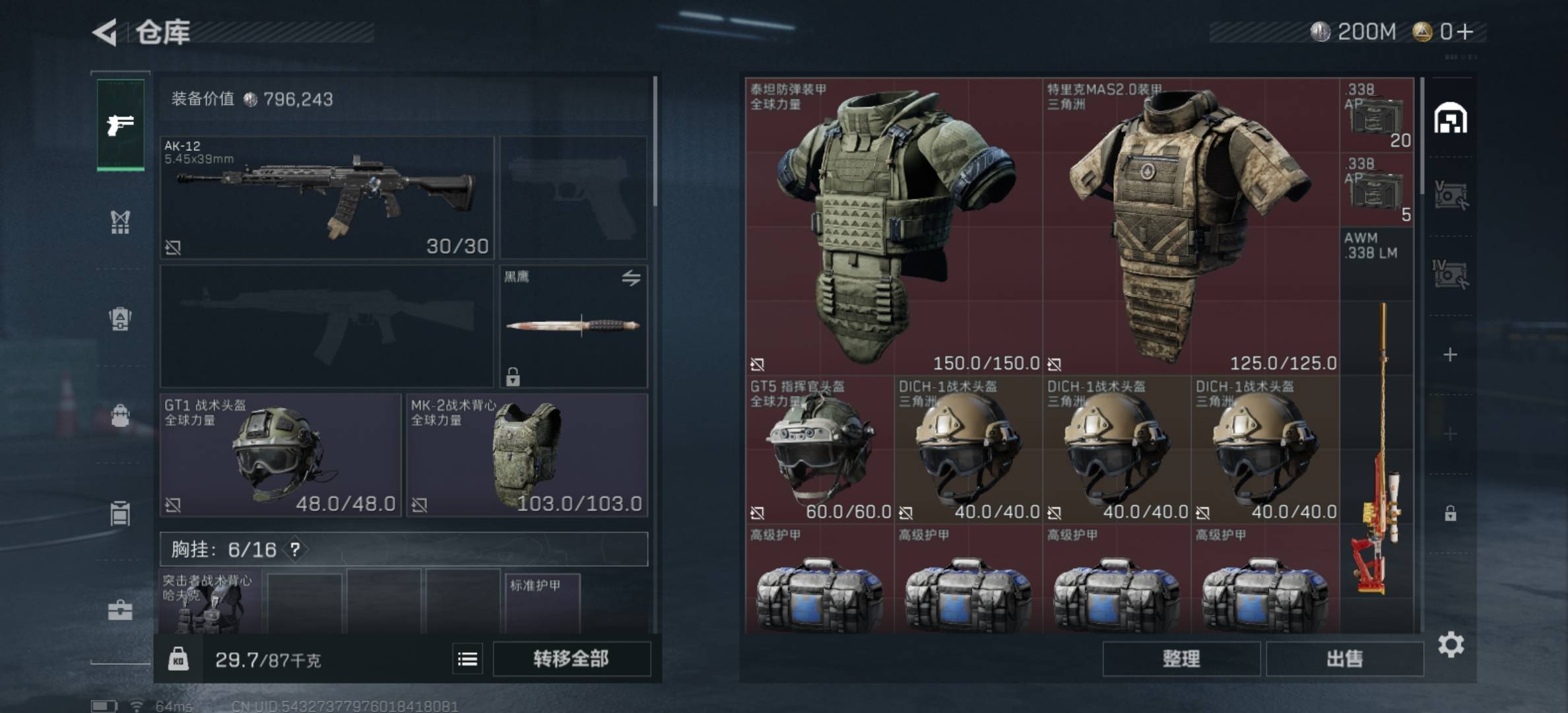Select the AK-12 rifle weapon slot
Screen dimensions: 1568x713
click(327, 197)
